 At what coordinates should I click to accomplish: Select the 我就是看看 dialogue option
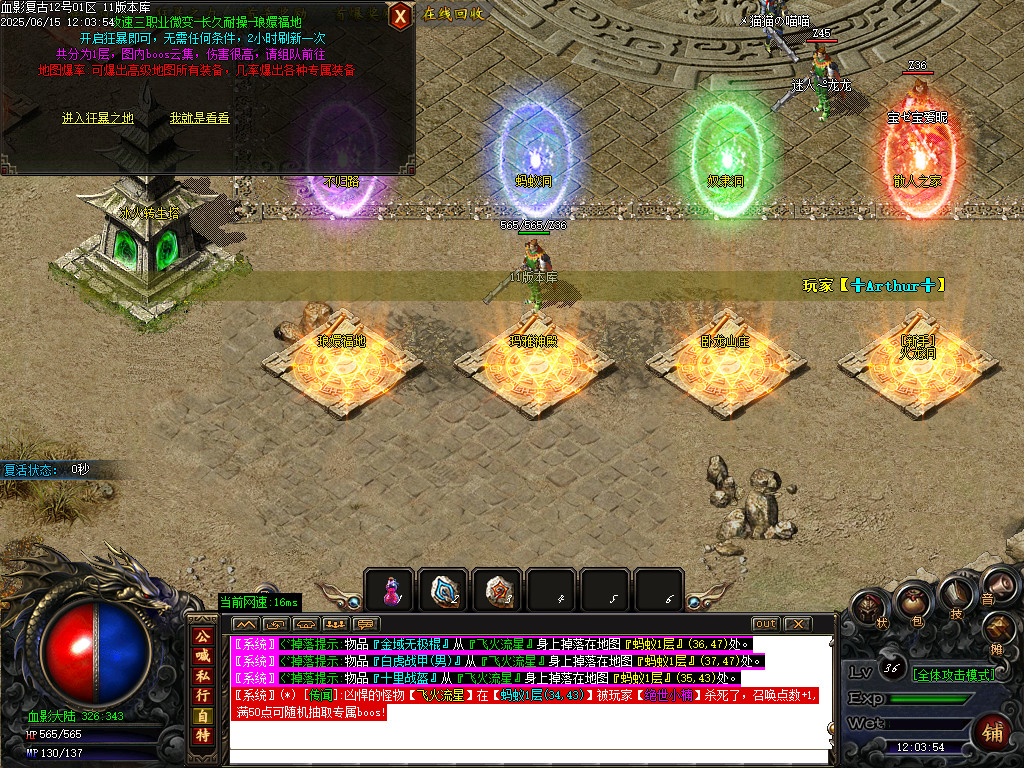point(199,118)
